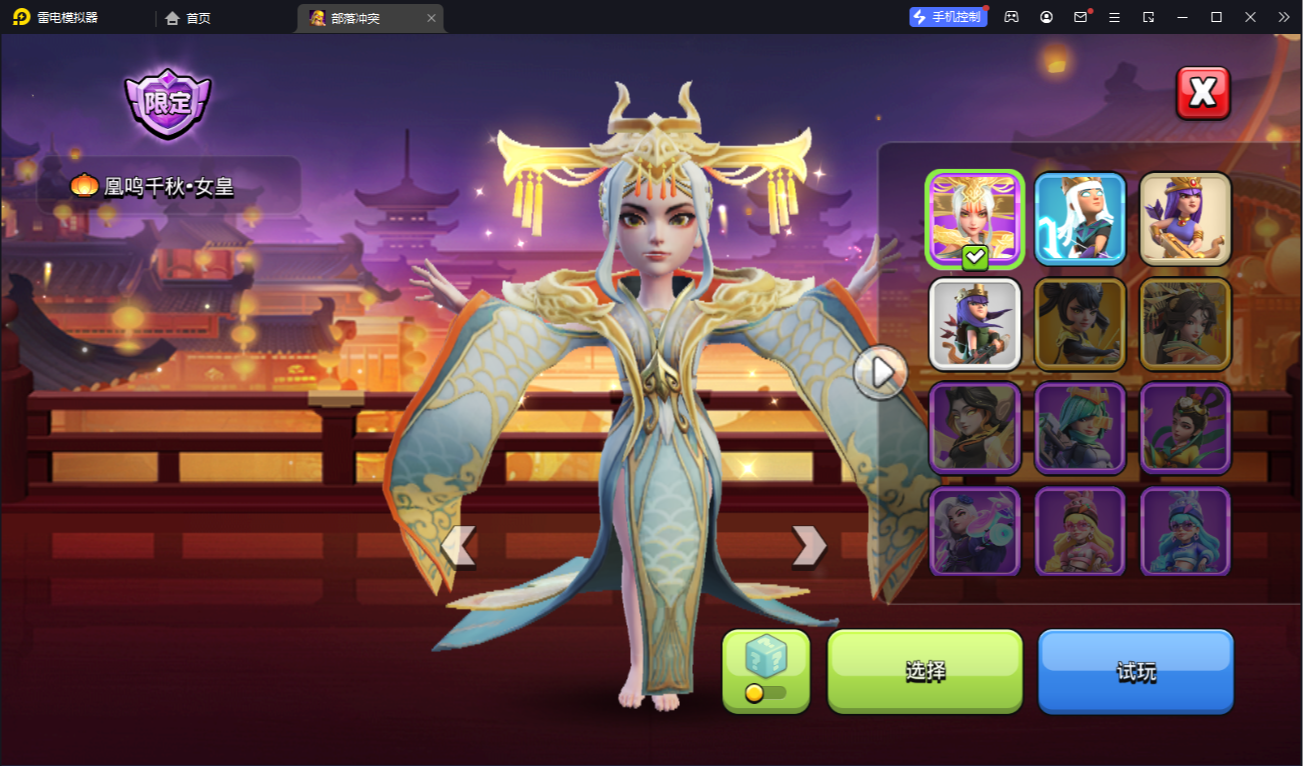Rotate the model with the right arrow
This screenshot has height=766, width=1303.
[x=808, y=546]
